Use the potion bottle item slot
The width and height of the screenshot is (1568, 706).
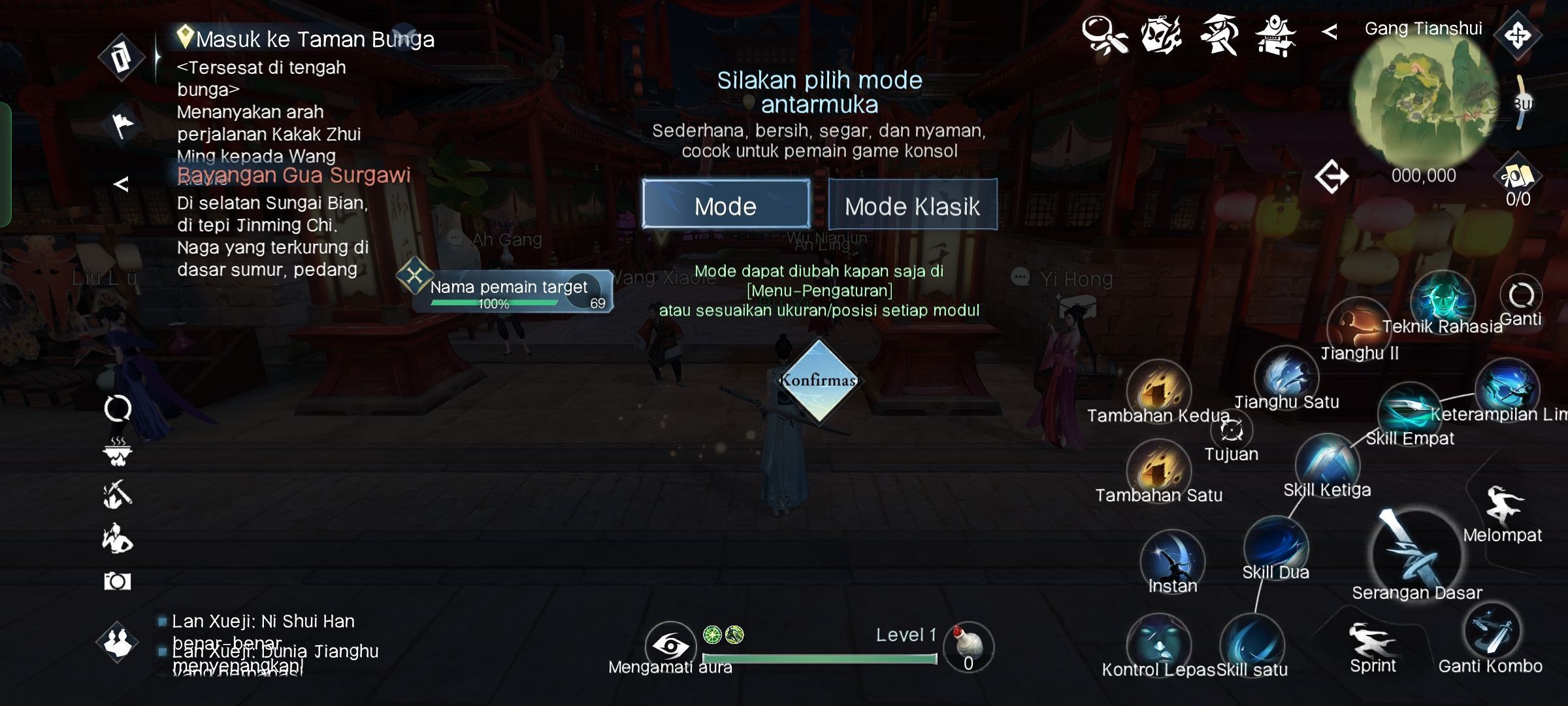pyautogui.click(x=968, y=645)
